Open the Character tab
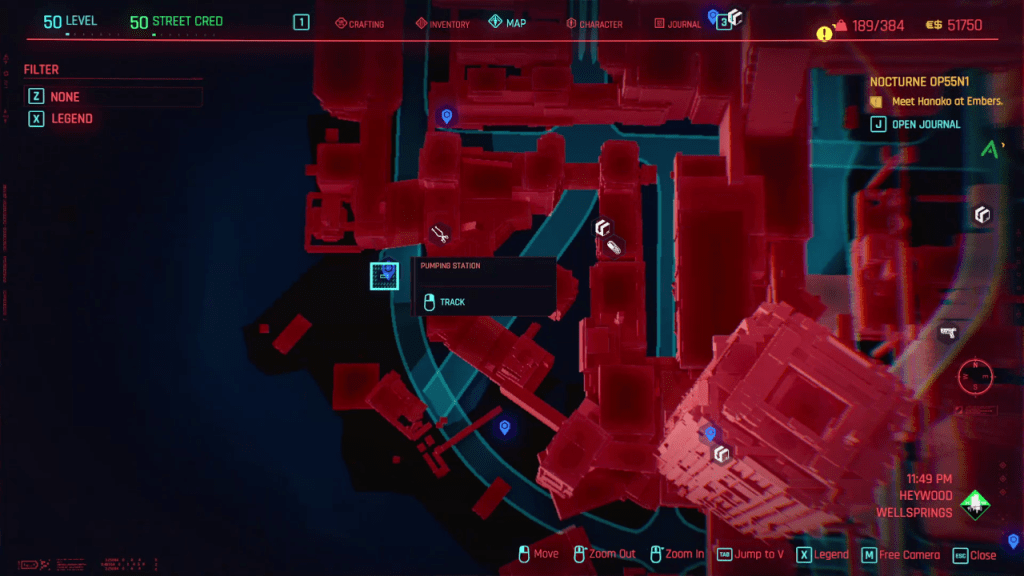This screenshot has width=1024, height=576. (594, 23)
